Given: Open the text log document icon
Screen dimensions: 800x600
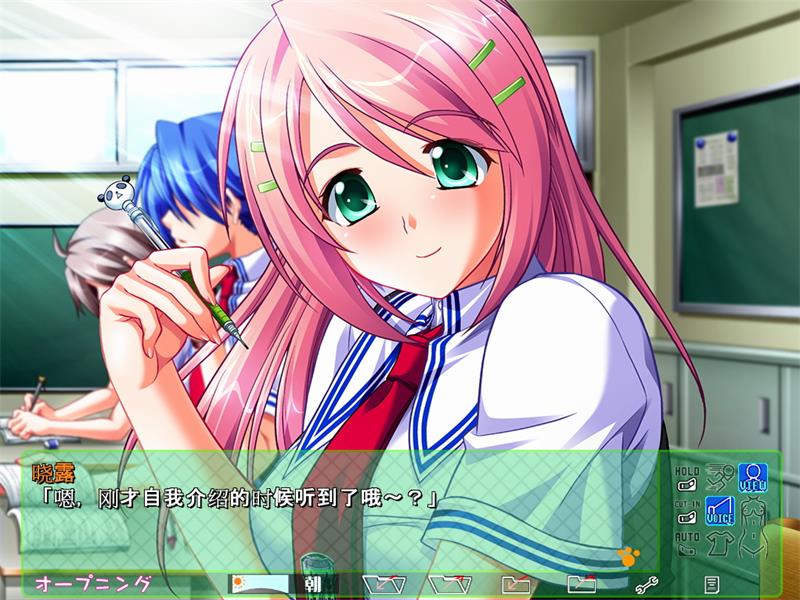Looking at the screenshot, I should click(x=711, y=584).
